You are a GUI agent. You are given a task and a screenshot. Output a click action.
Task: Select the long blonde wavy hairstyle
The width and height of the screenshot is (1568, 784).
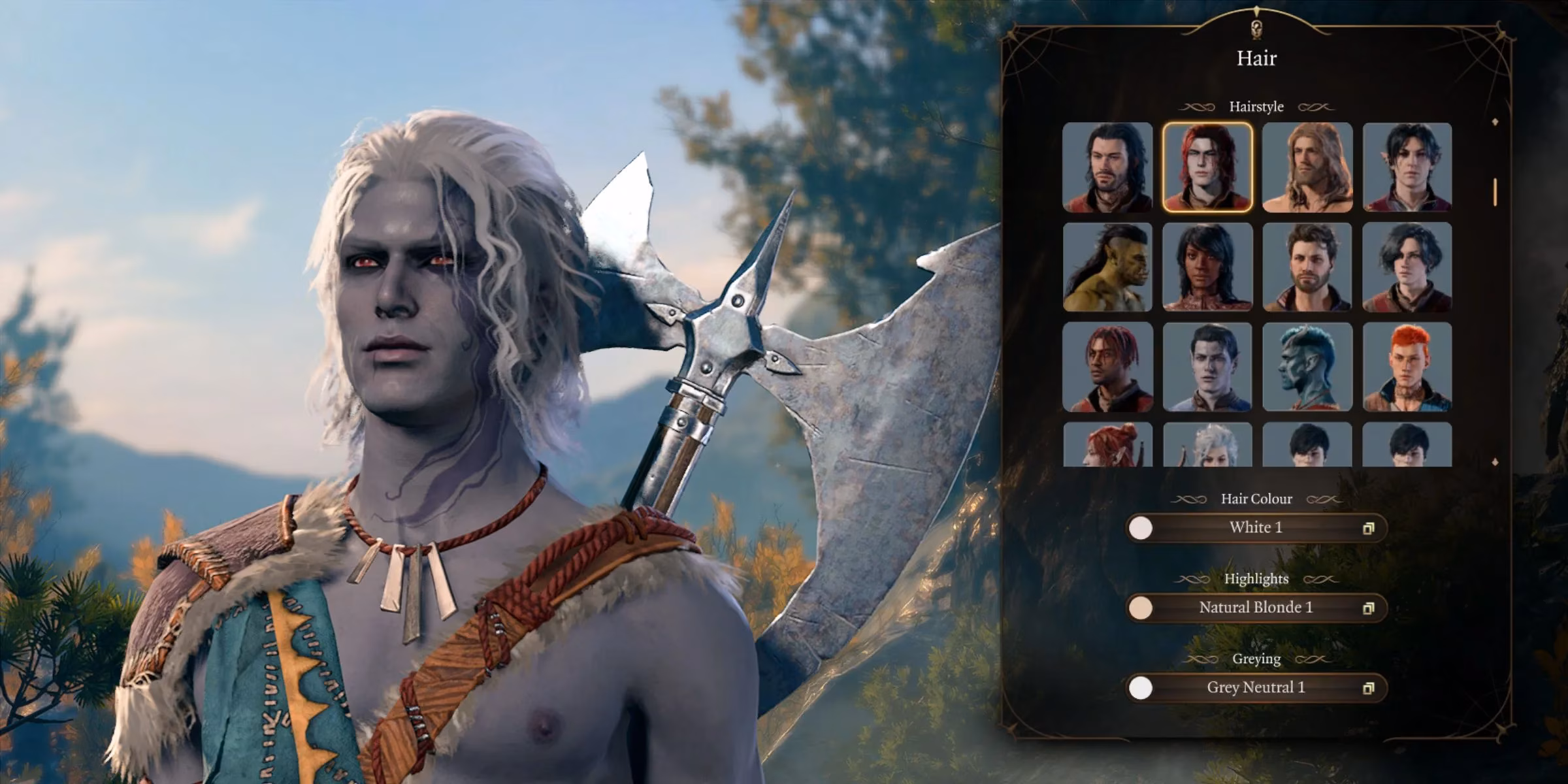point(1307,167)
